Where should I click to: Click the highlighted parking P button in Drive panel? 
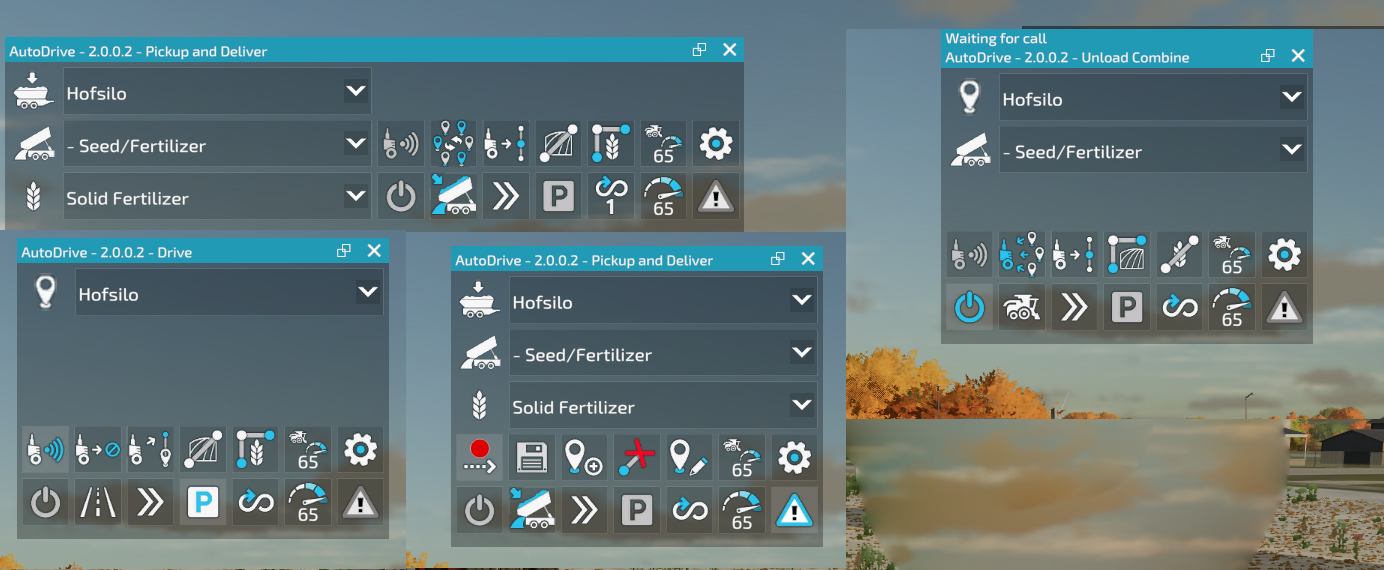203,502
